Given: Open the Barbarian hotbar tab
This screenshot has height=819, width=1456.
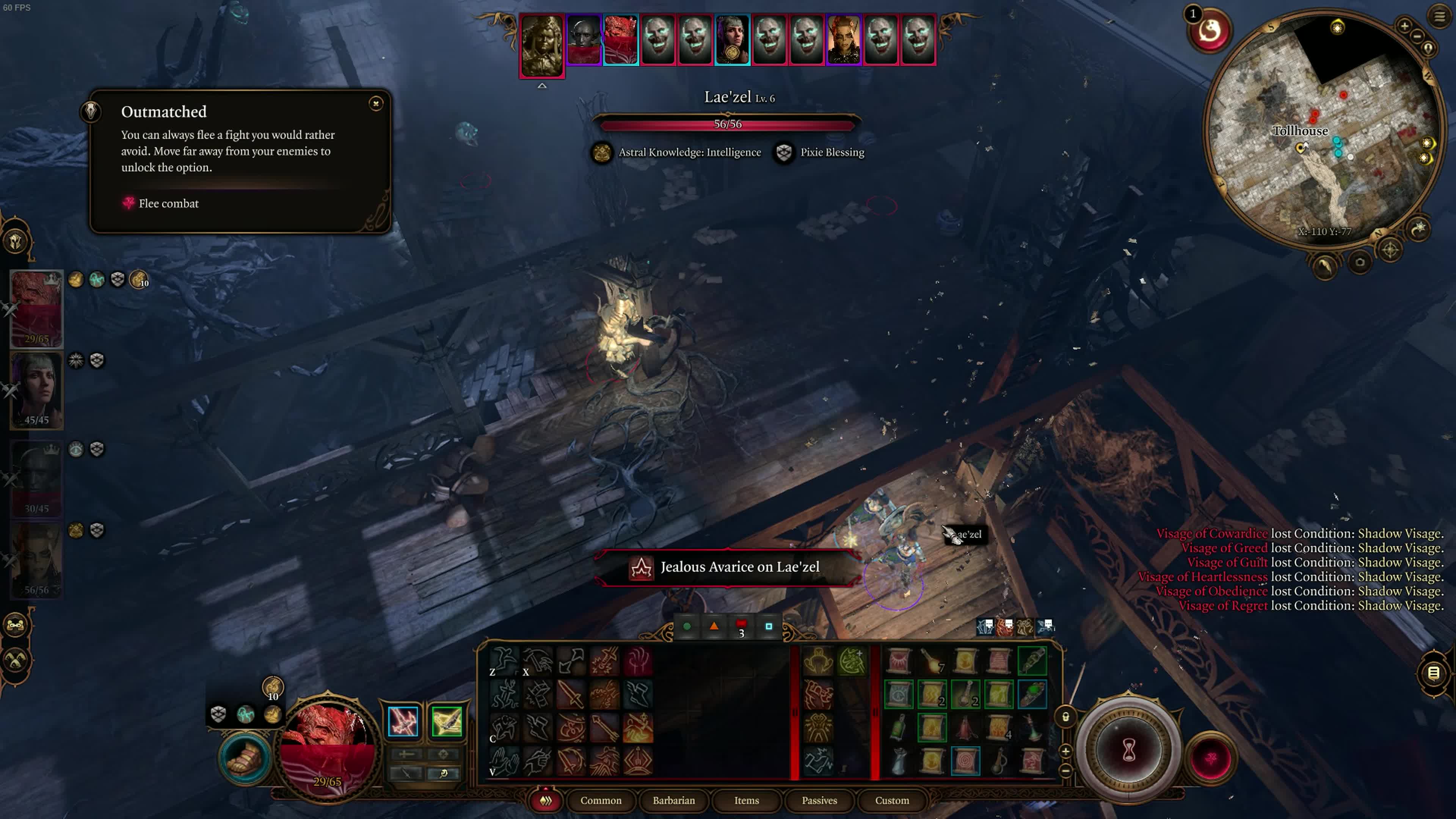Looking at the screenshot, I should pos(674,800).
